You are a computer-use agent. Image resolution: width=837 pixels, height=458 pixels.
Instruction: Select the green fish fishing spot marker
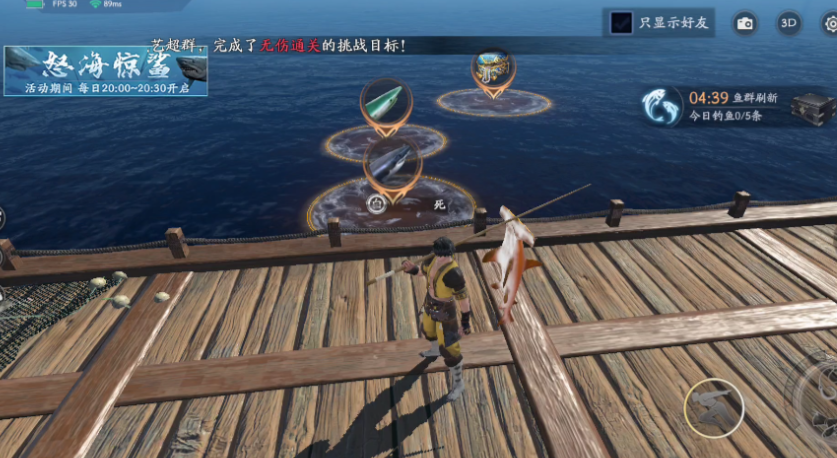(x=385, y=103)
